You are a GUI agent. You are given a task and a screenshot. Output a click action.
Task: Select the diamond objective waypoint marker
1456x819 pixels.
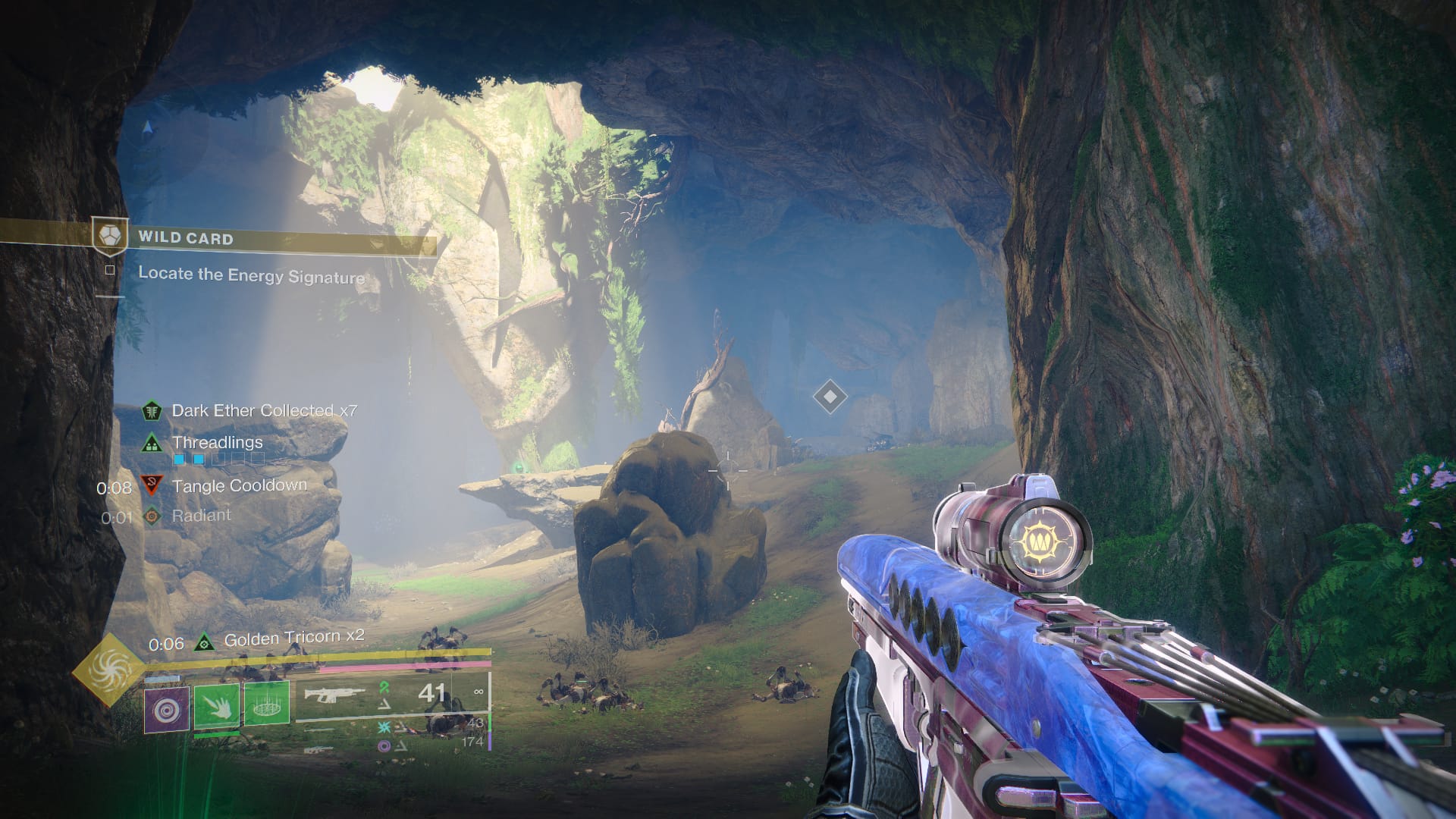click(x=830, y=396)
